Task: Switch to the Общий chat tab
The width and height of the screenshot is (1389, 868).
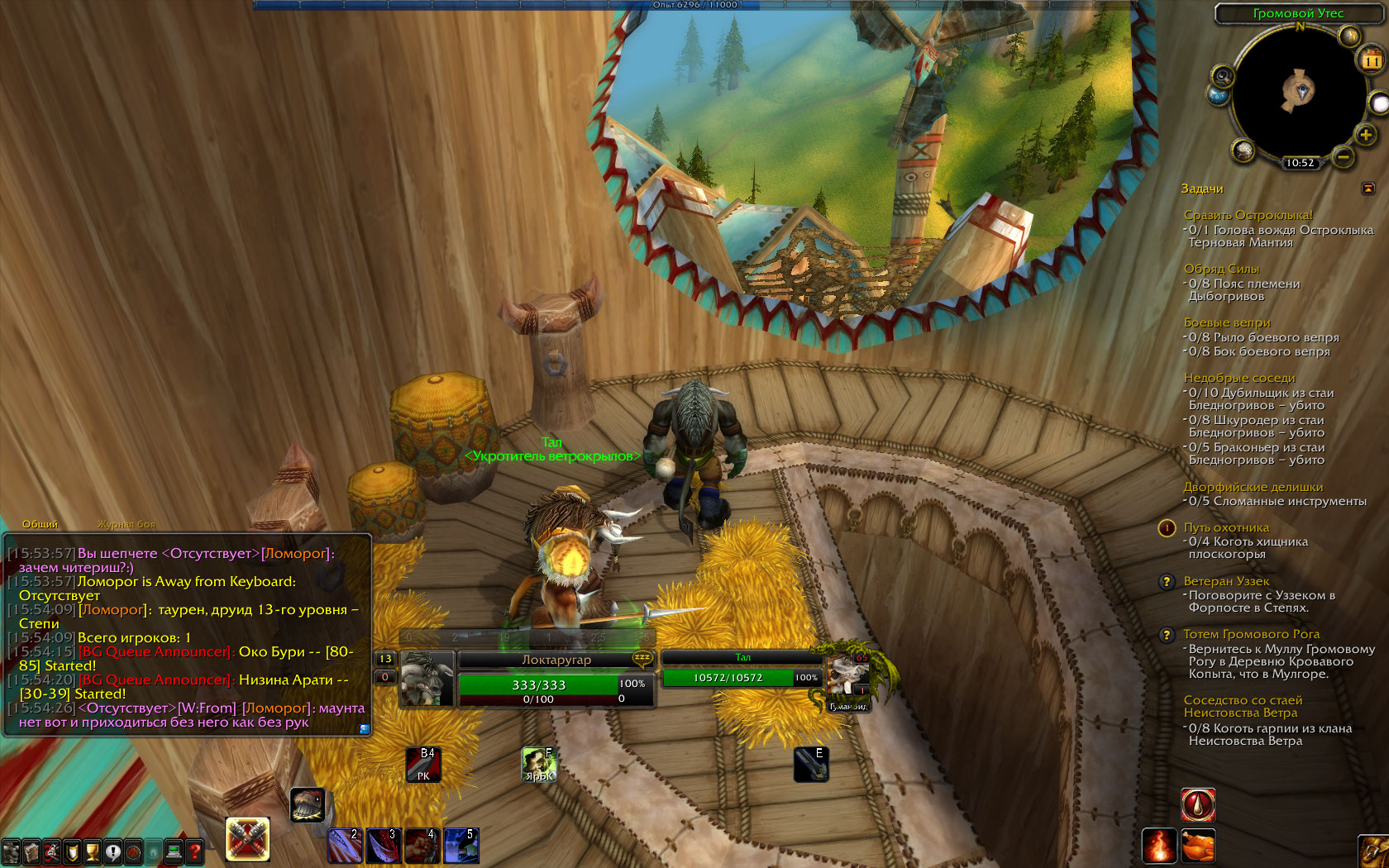Action: click(x=40, y=524)
